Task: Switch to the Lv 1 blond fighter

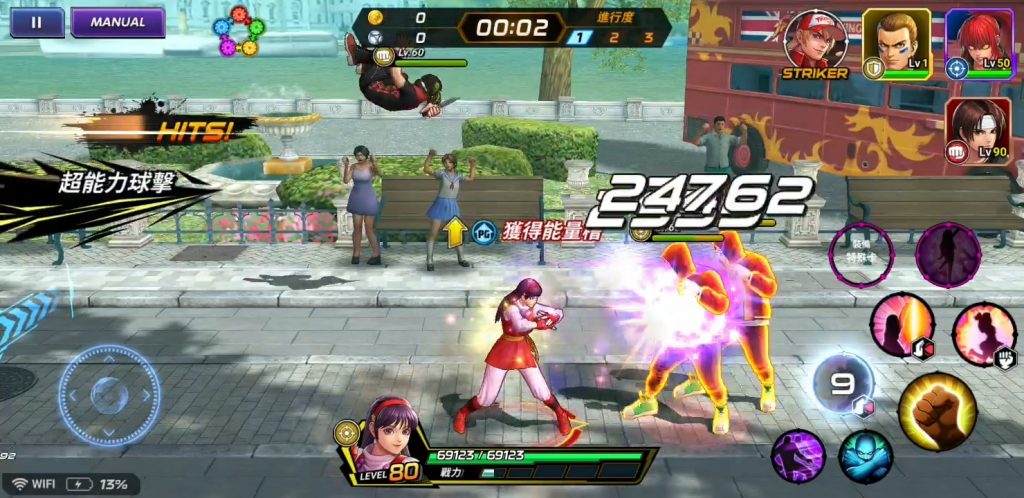Action: tap(896, 41)
